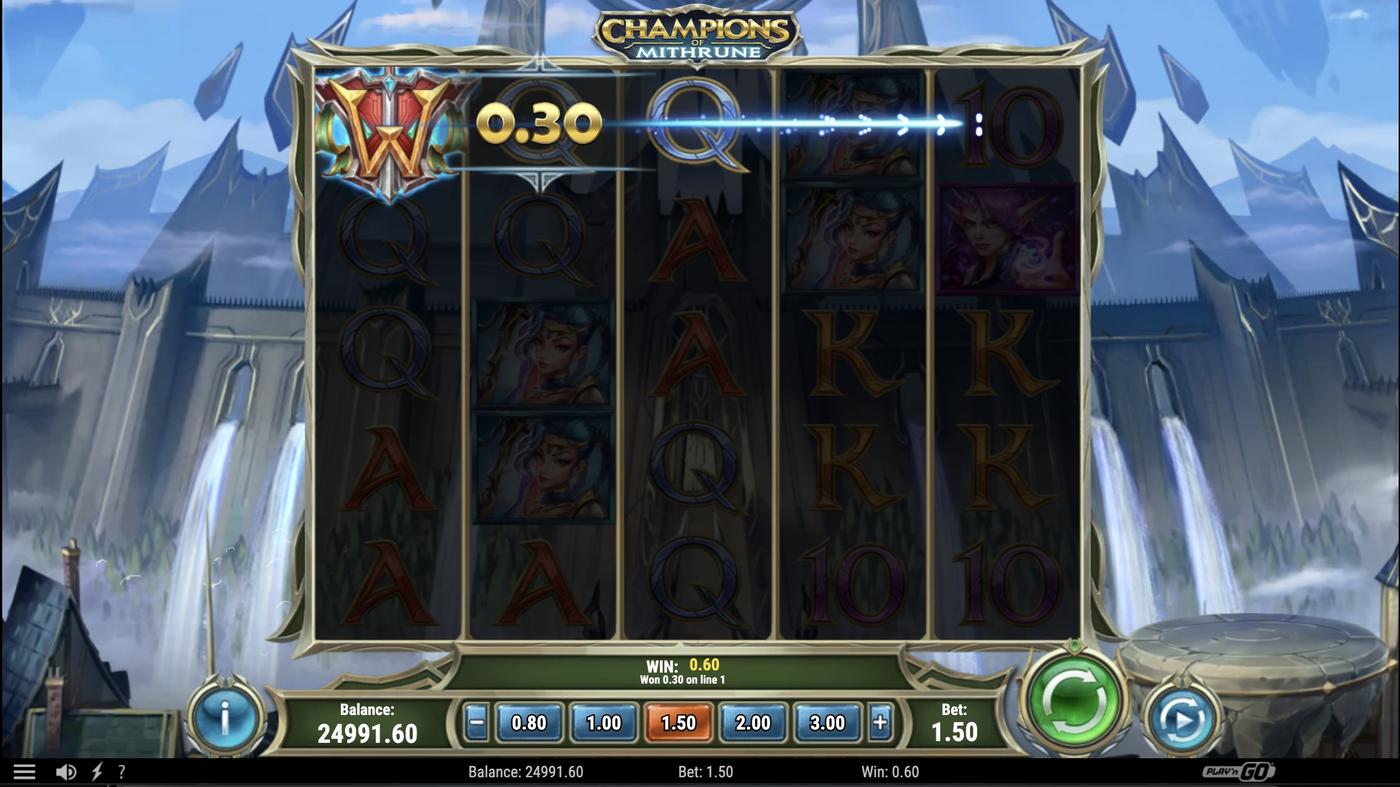Click the Champions of Mithrune logo
Image resolution: width=1400 pixels, height=787 pixels.
click(x=698, y=33)
